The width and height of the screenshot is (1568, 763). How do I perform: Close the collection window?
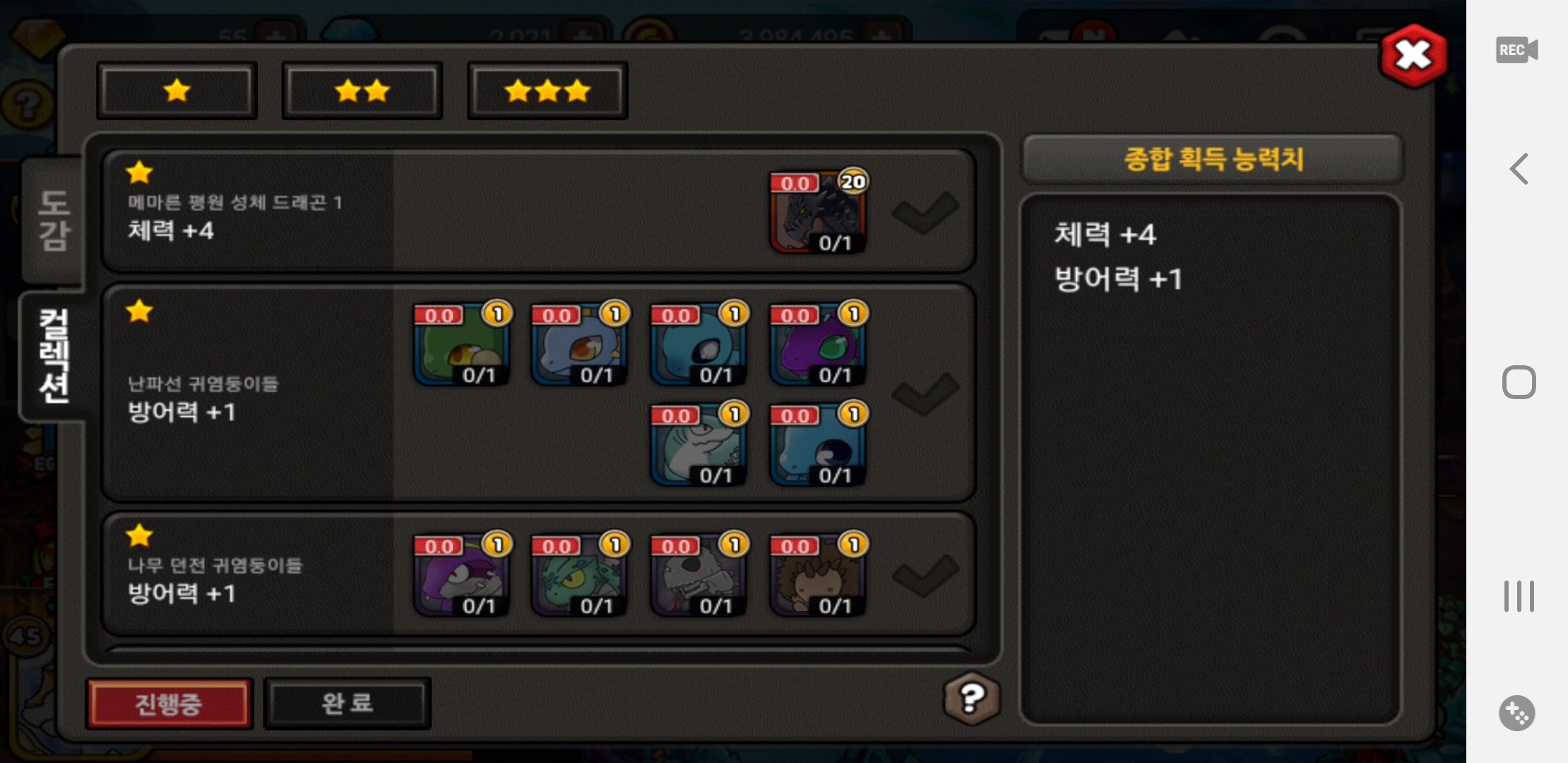click(1413, 55)
